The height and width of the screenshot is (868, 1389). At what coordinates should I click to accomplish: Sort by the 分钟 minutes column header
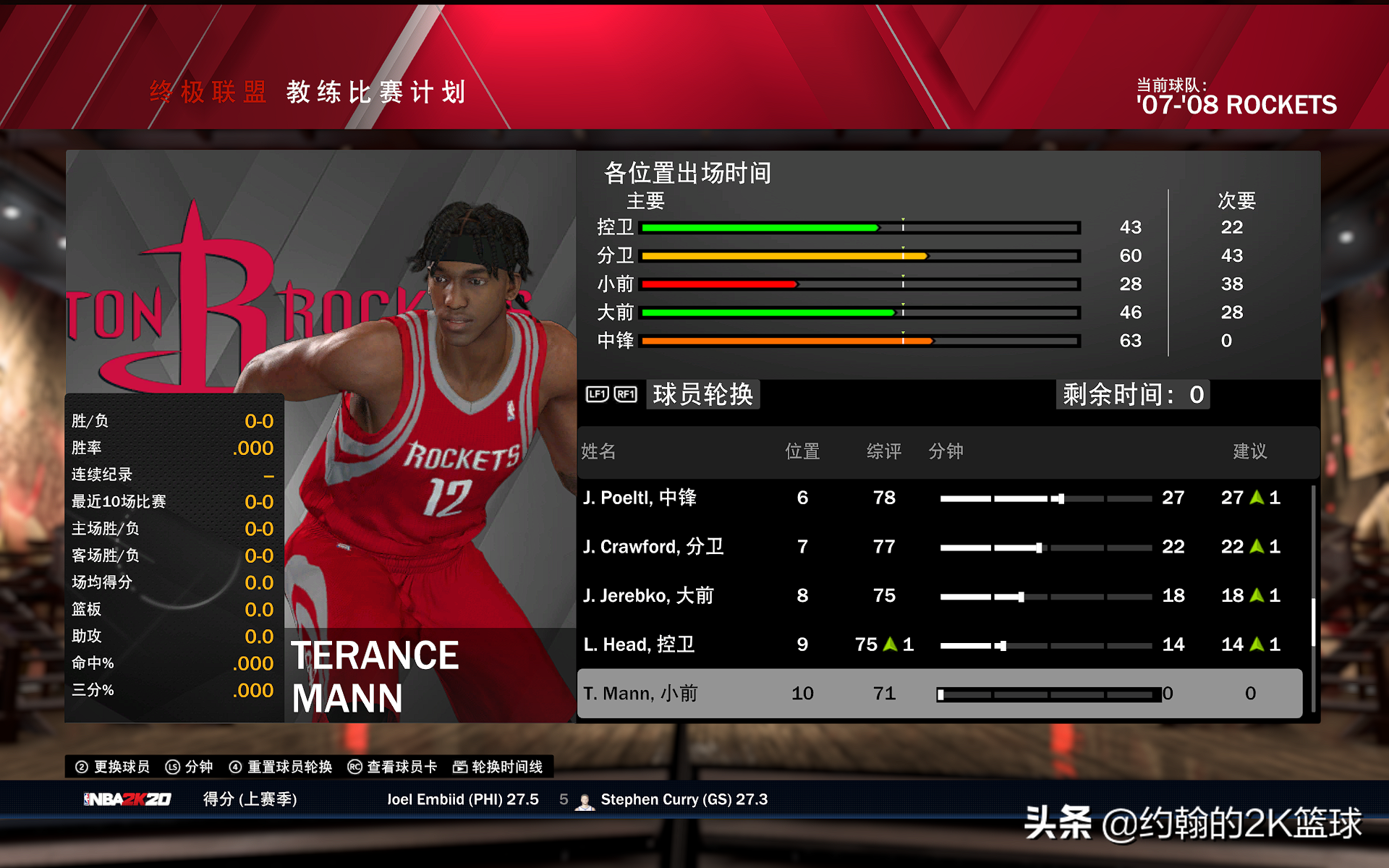[x=946, y=451]
